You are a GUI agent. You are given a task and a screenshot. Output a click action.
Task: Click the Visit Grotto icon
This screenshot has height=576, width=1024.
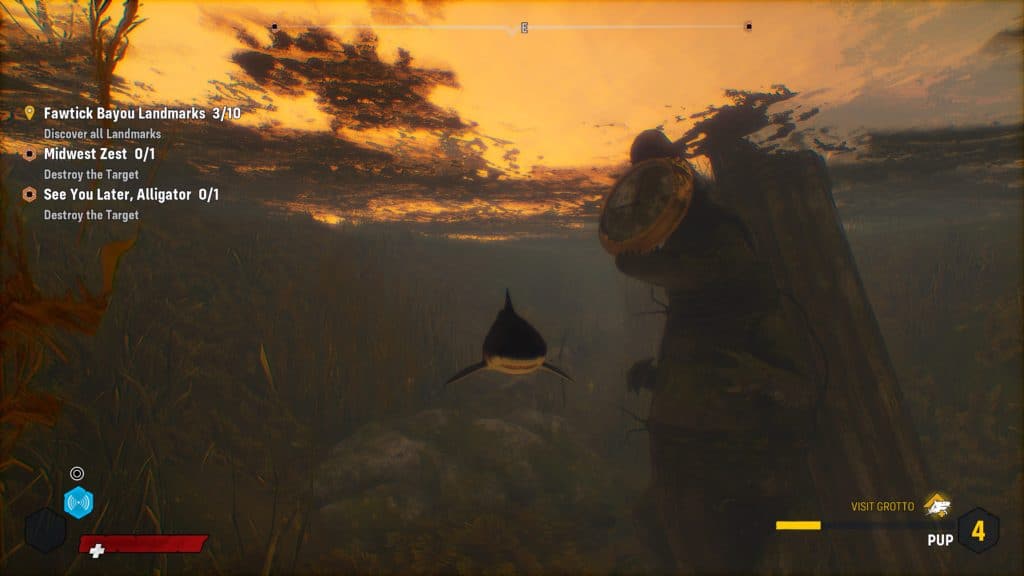click(936, 506)
